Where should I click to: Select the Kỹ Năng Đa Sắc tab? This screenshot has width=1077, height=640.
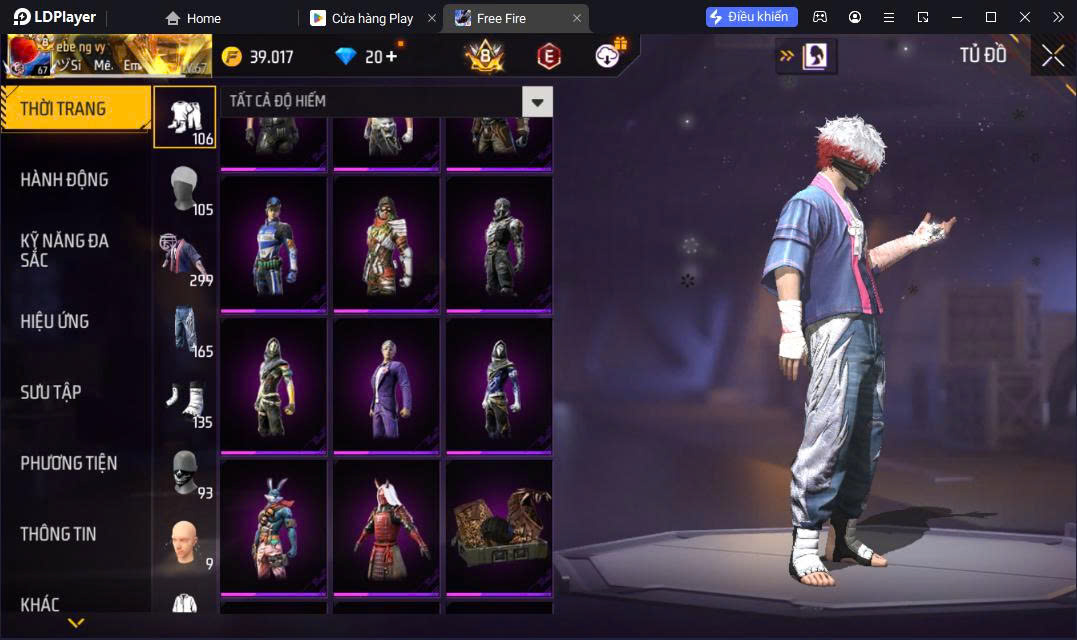(x=65, y=250)
